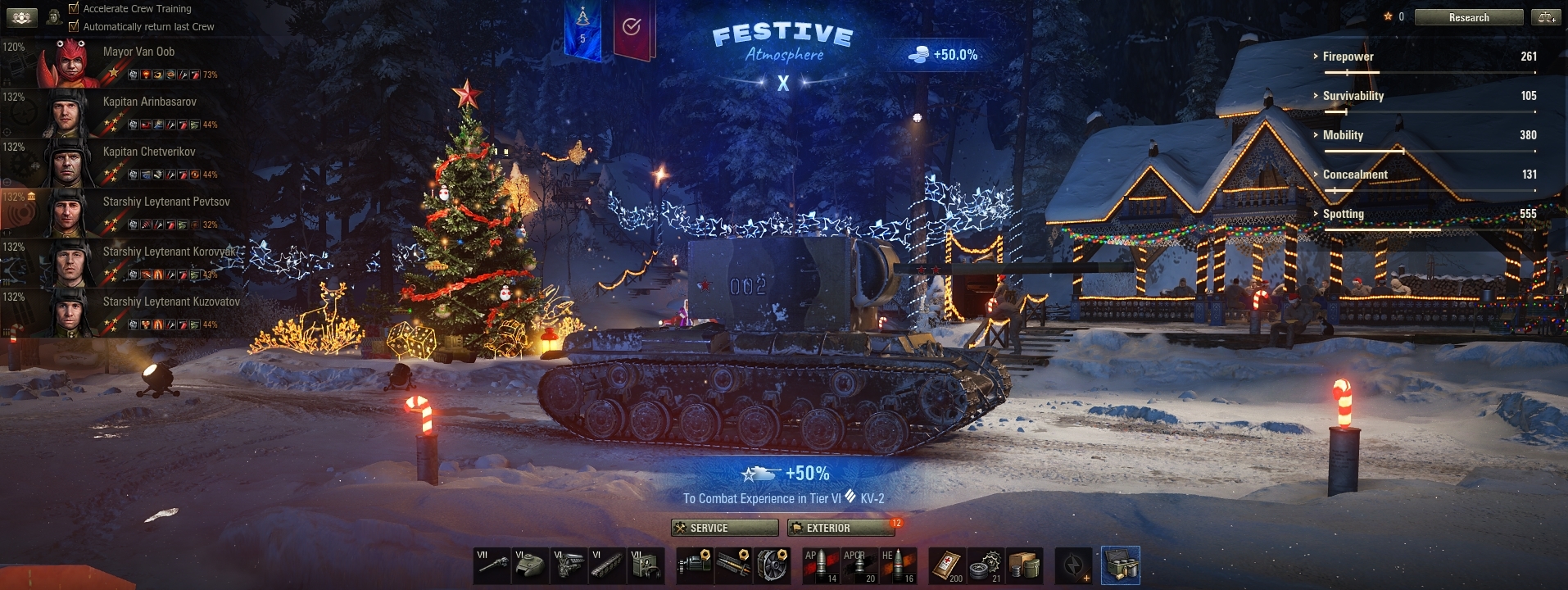The image size is (1568, 590).
Task: Add vehicle to comparison with scales icon
Action: (1546, 17)
